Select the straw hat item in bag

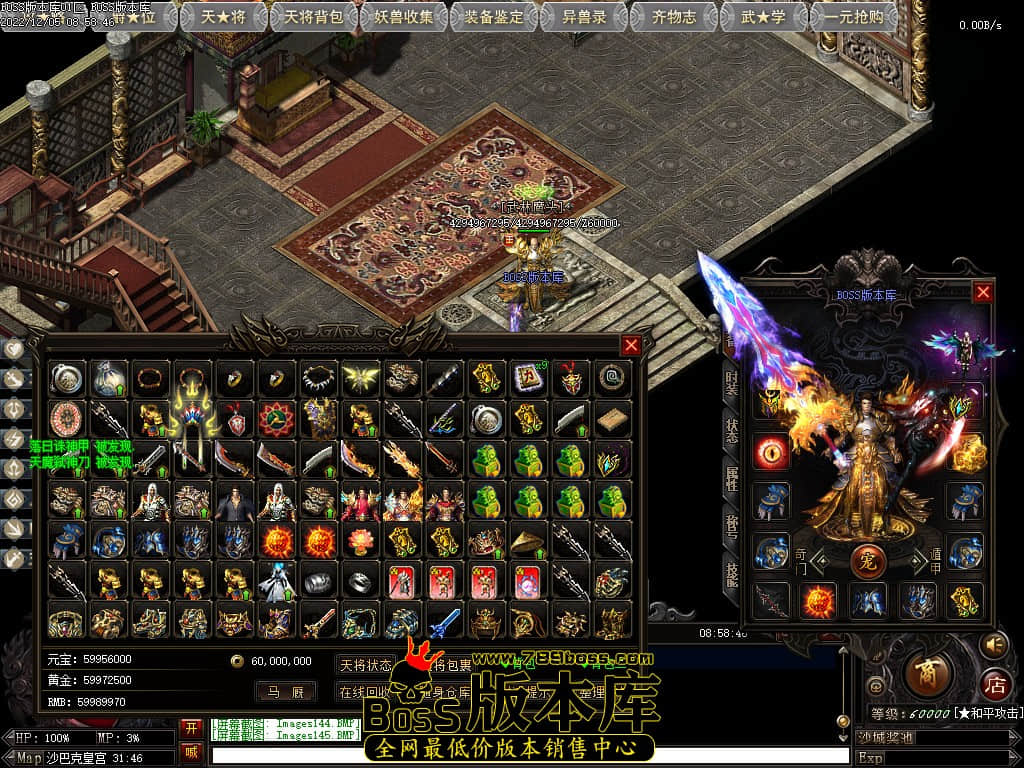coord(528,540)
